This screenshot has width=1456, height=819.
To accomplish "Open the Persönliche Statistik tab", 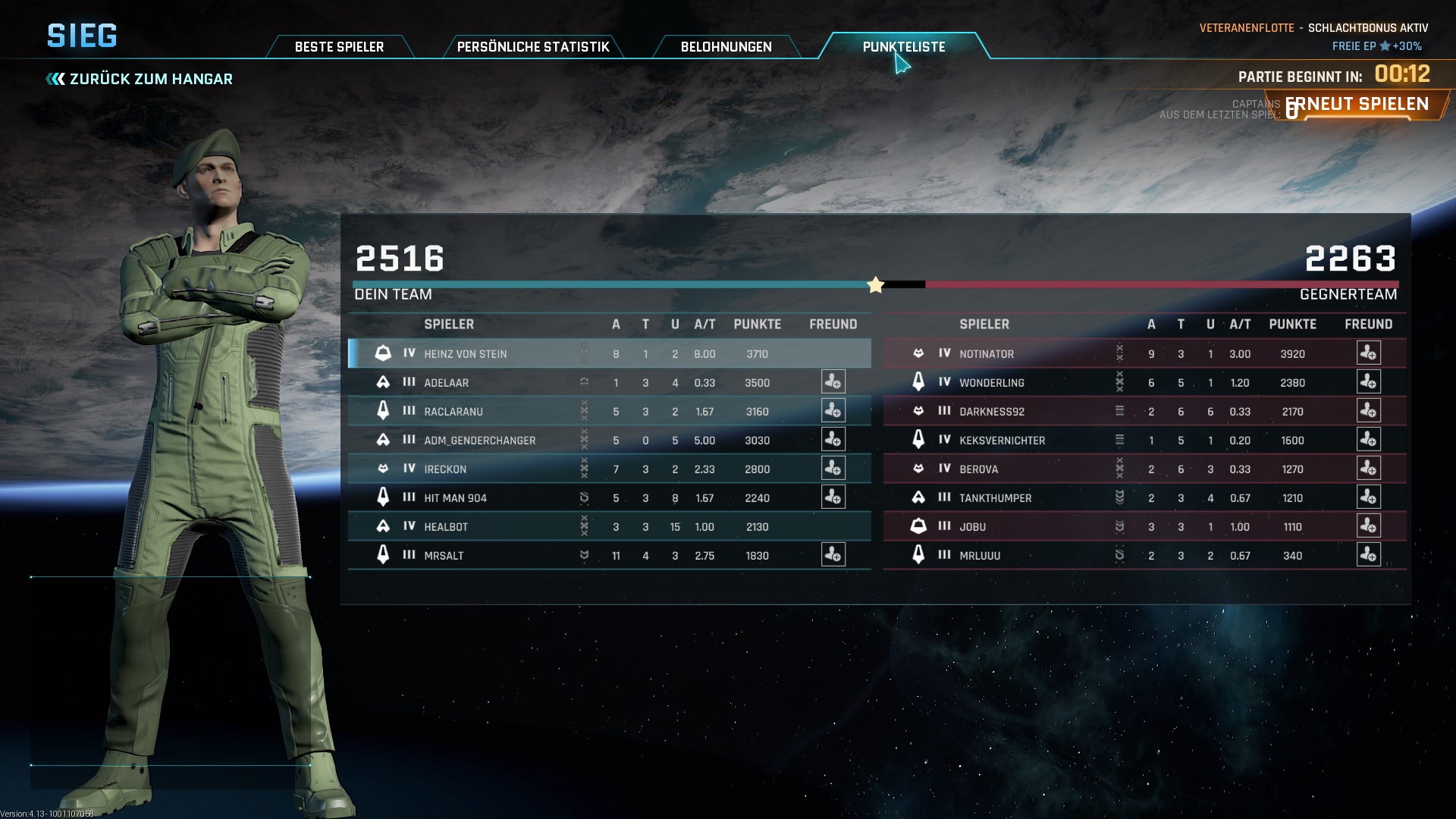I will pyautogui.click(x=533, y=47).
